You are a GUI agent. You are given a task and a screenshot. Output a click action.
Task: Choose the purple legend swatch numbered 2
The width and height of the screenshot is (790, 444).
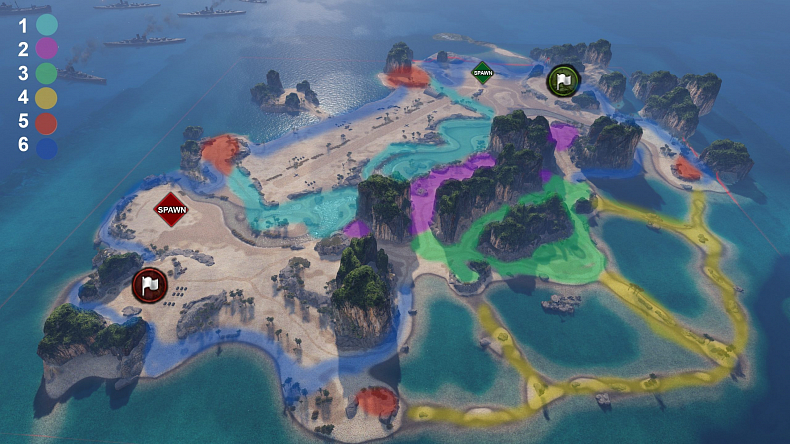click(x=46, y=49)
